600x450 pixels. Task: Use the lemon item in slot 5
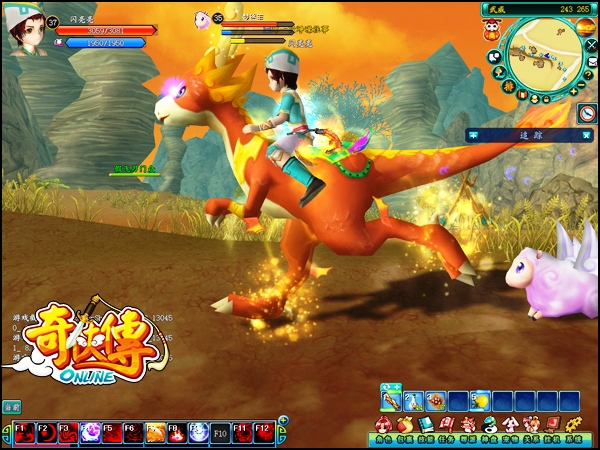pyautogui.click(x=480, y=401)
